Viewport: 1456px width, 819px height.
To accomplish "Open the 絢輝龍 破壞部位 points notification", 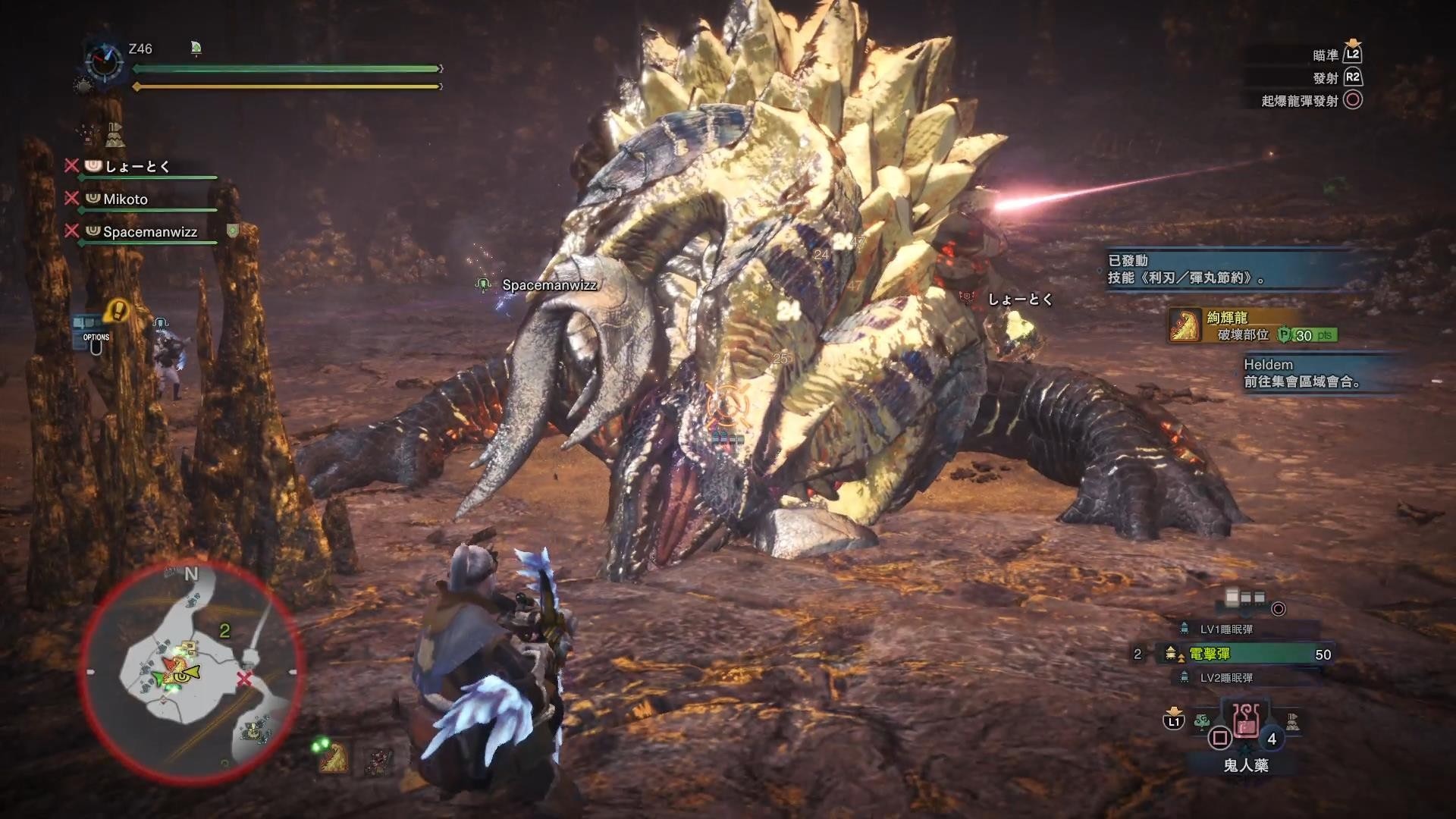I will [1251, 326].
